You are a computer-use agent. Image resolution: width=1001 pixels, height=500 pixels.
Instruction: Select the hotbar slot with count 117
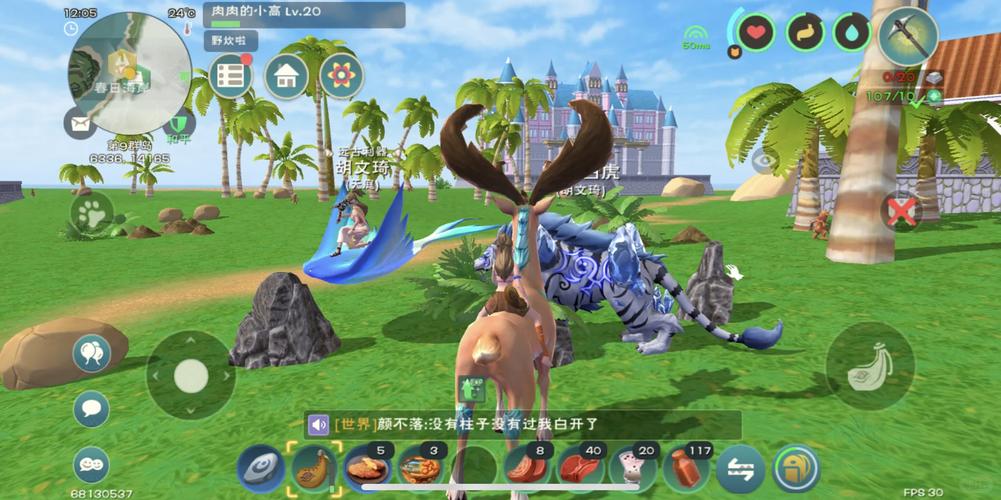(688, 467)
